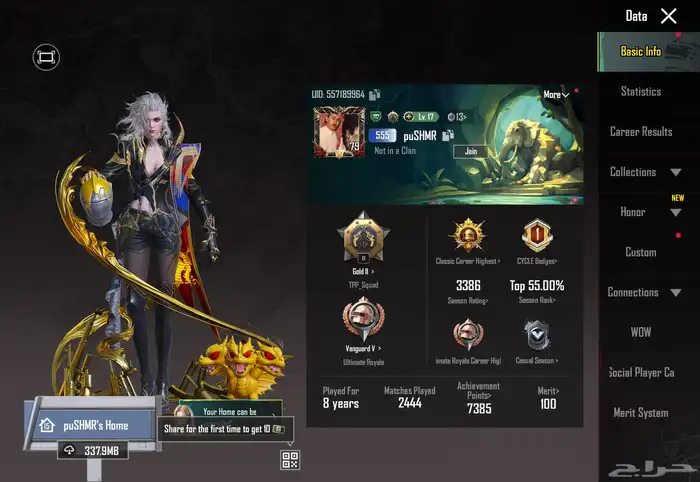Open the Casual Season badge
Screen dimensions: 700x482
coord(538,335)
